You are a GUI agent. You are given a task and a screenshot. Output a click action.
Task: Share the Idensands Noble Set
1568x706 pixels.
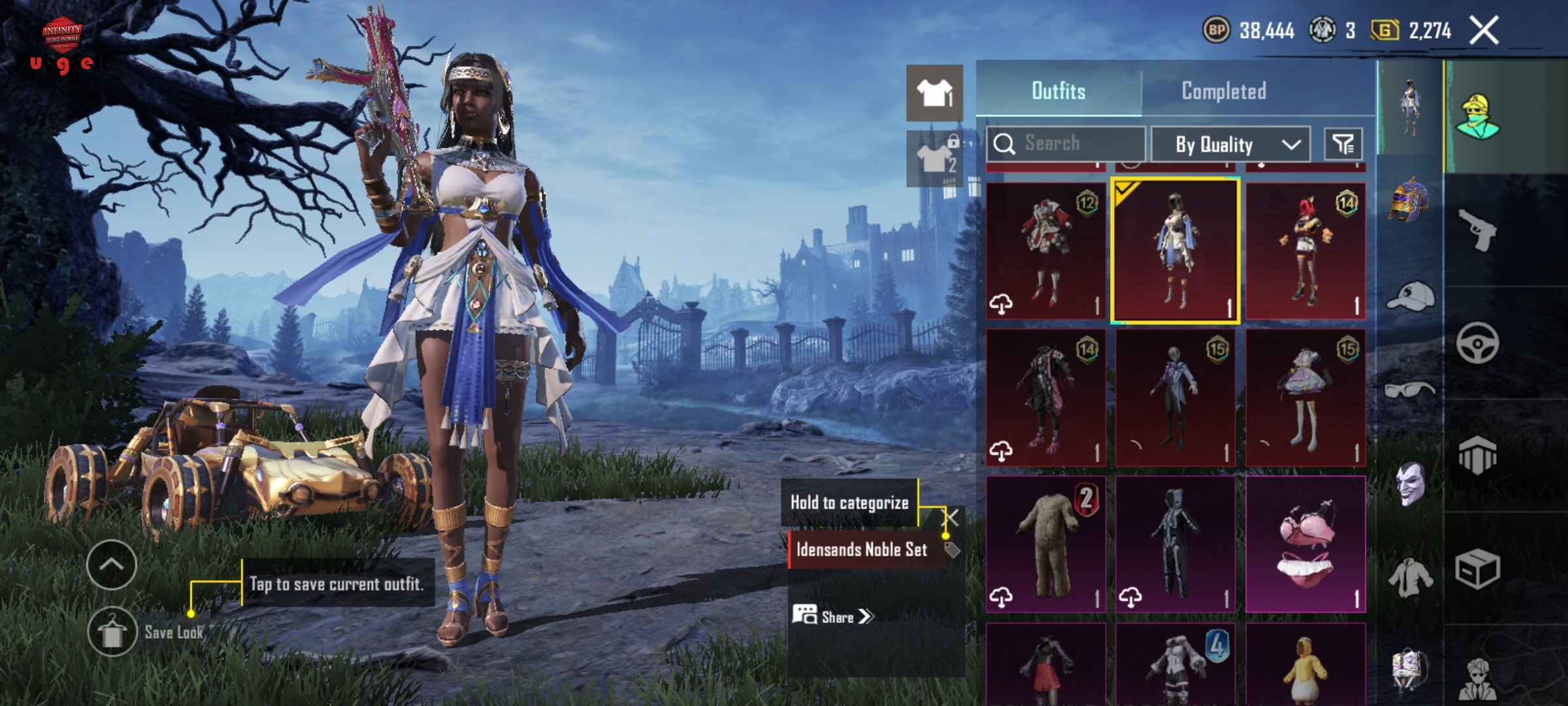[x=833, y=616]
